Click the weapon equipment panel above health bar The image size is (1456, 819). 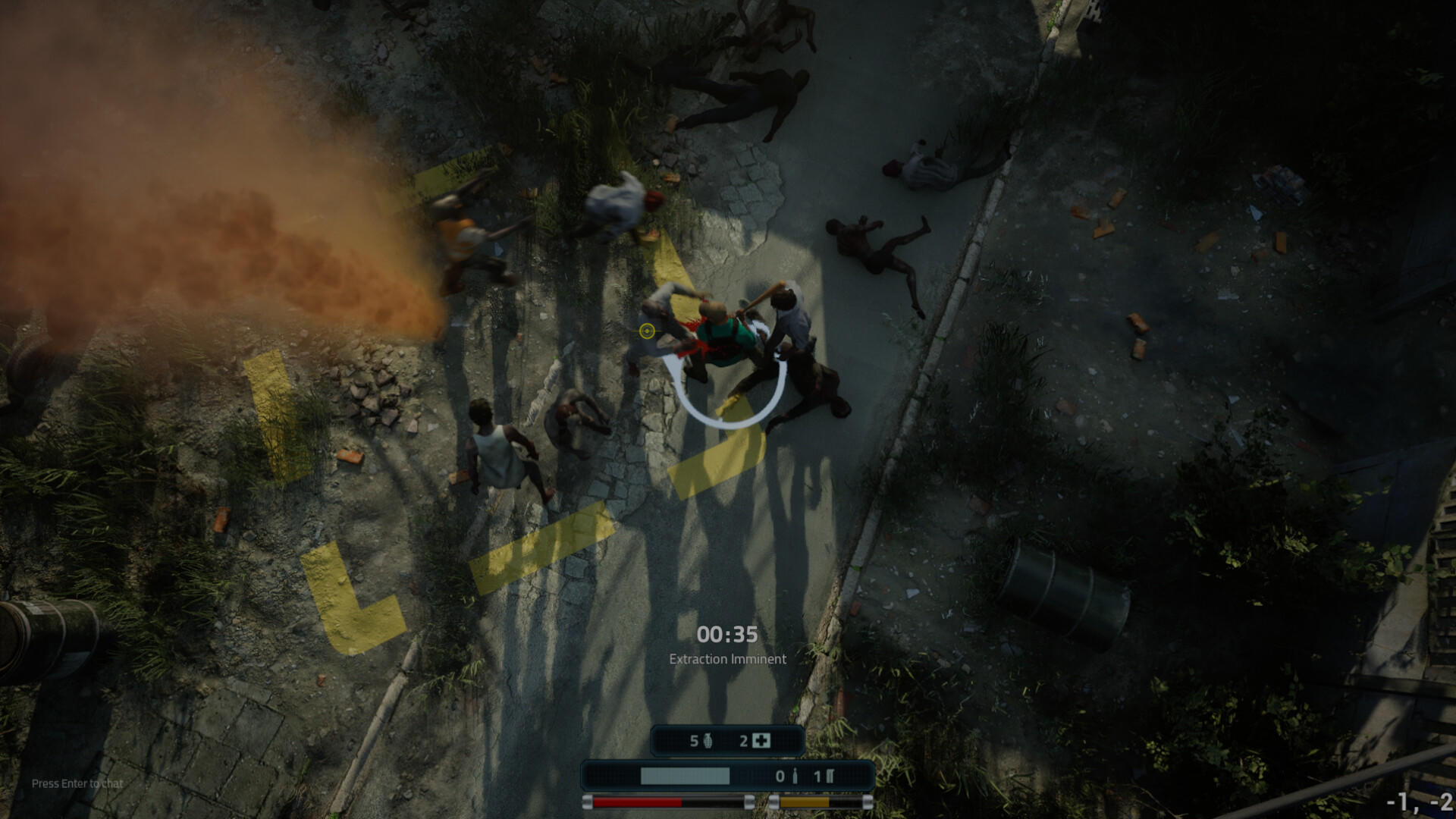(x=728, y=777)
